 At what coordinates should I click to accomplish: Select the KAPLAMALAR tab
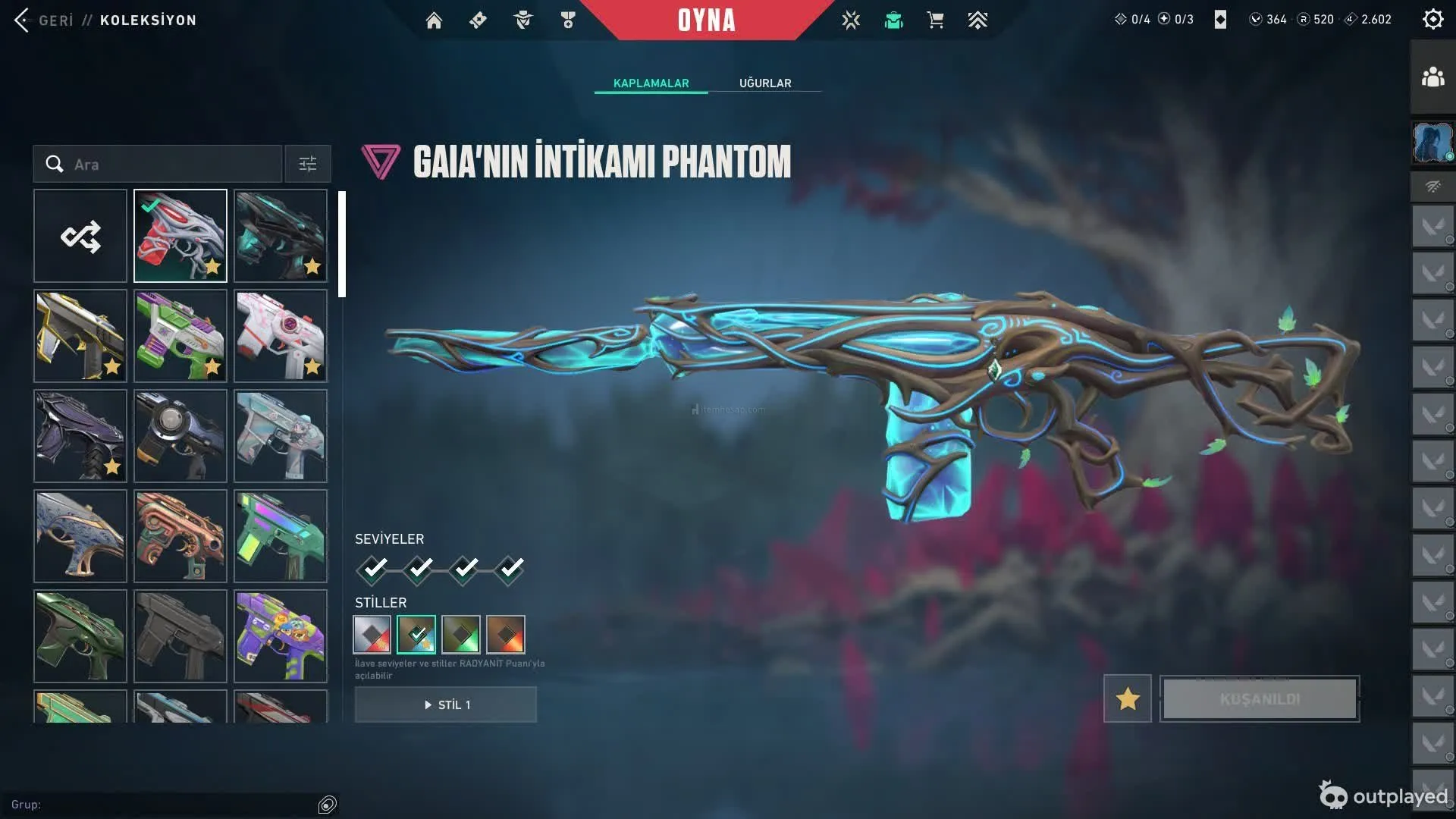click(651, 83)
